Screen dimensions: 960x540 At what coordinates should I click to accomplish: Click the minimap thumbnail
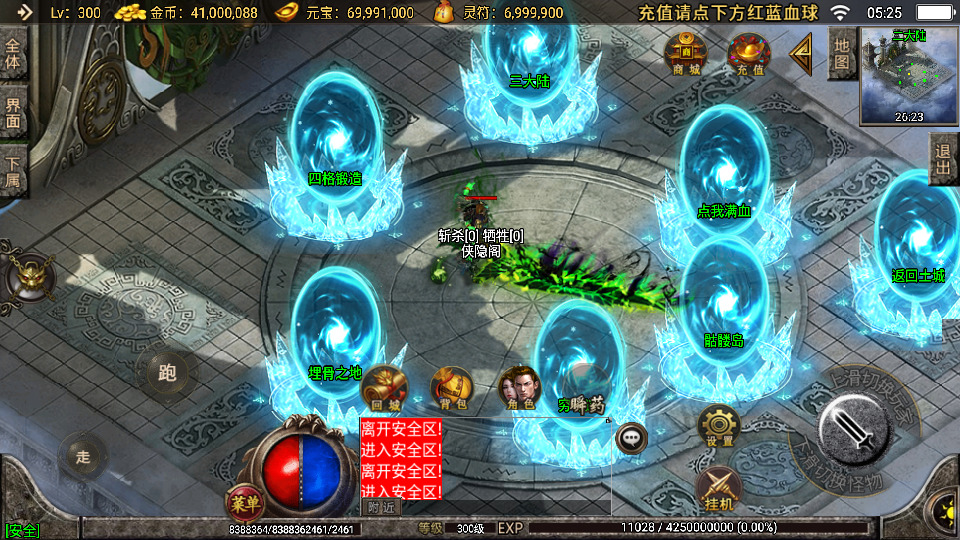pos(908,76)
